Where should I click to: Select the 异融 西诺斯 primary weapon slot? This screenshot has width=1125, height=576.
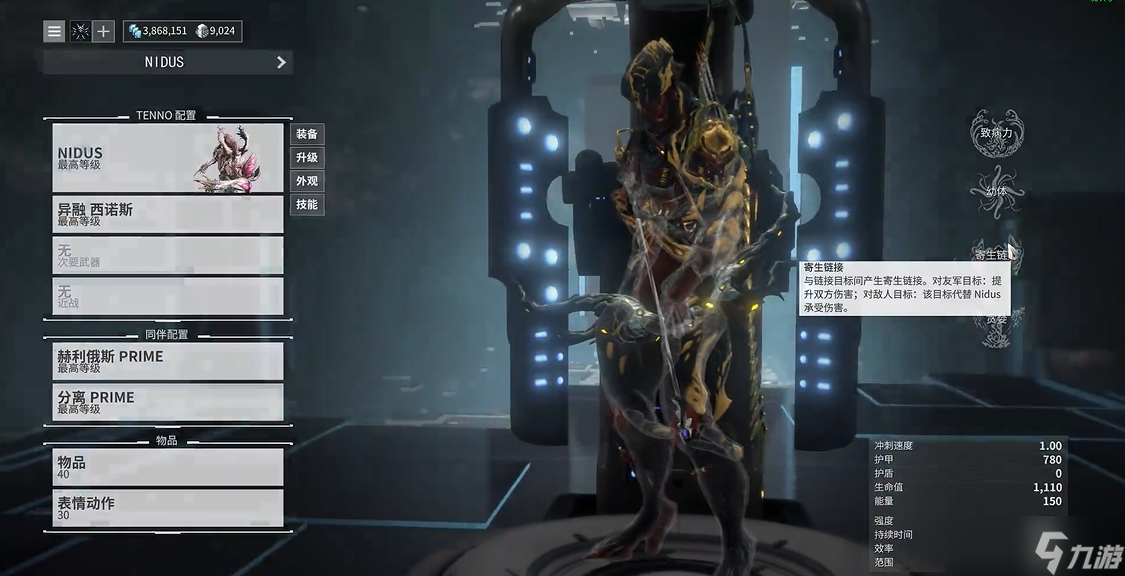tap(168, 214)
